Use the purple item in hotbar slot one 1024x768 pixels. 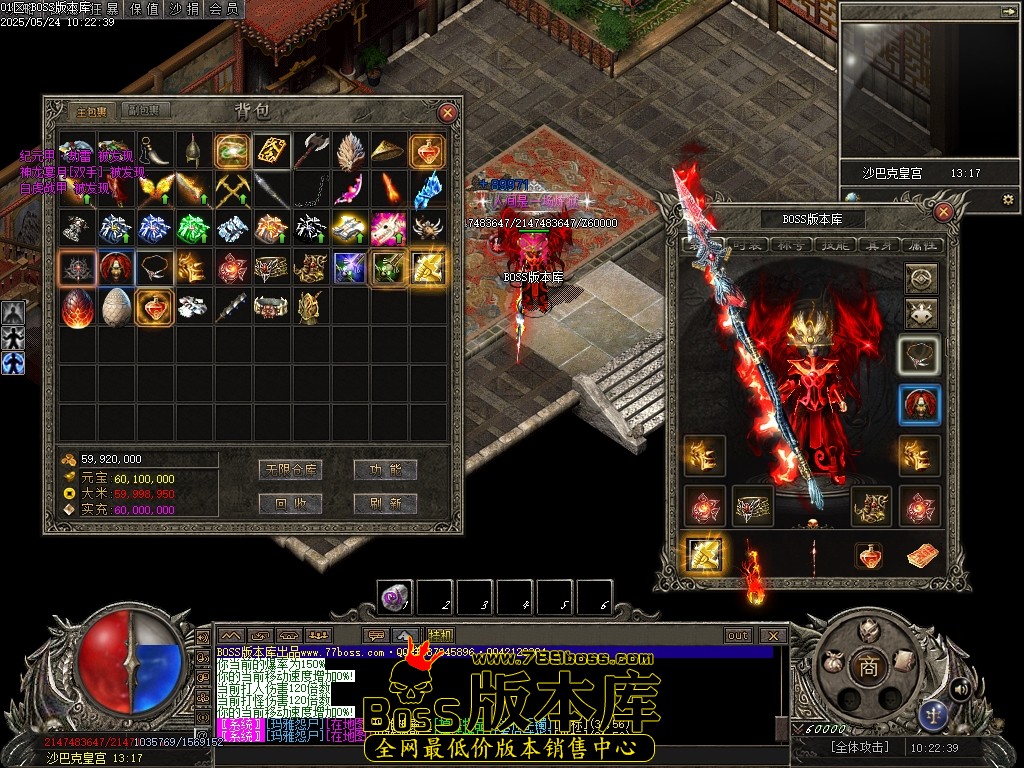point(394,598)
